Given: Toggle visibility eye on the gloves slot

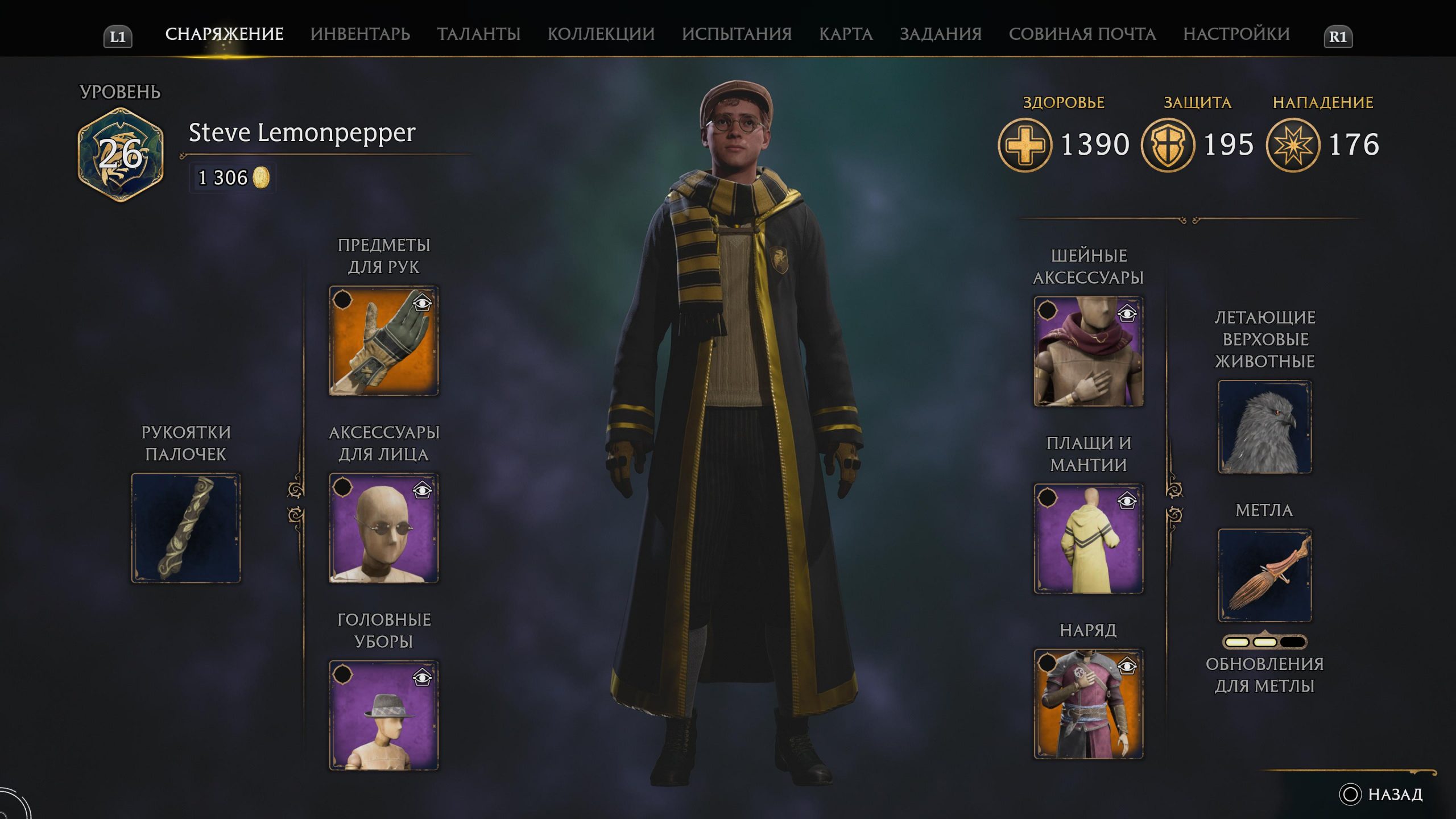Looking at the screenshot, I should pyautogui.click(x=422, y=303).
